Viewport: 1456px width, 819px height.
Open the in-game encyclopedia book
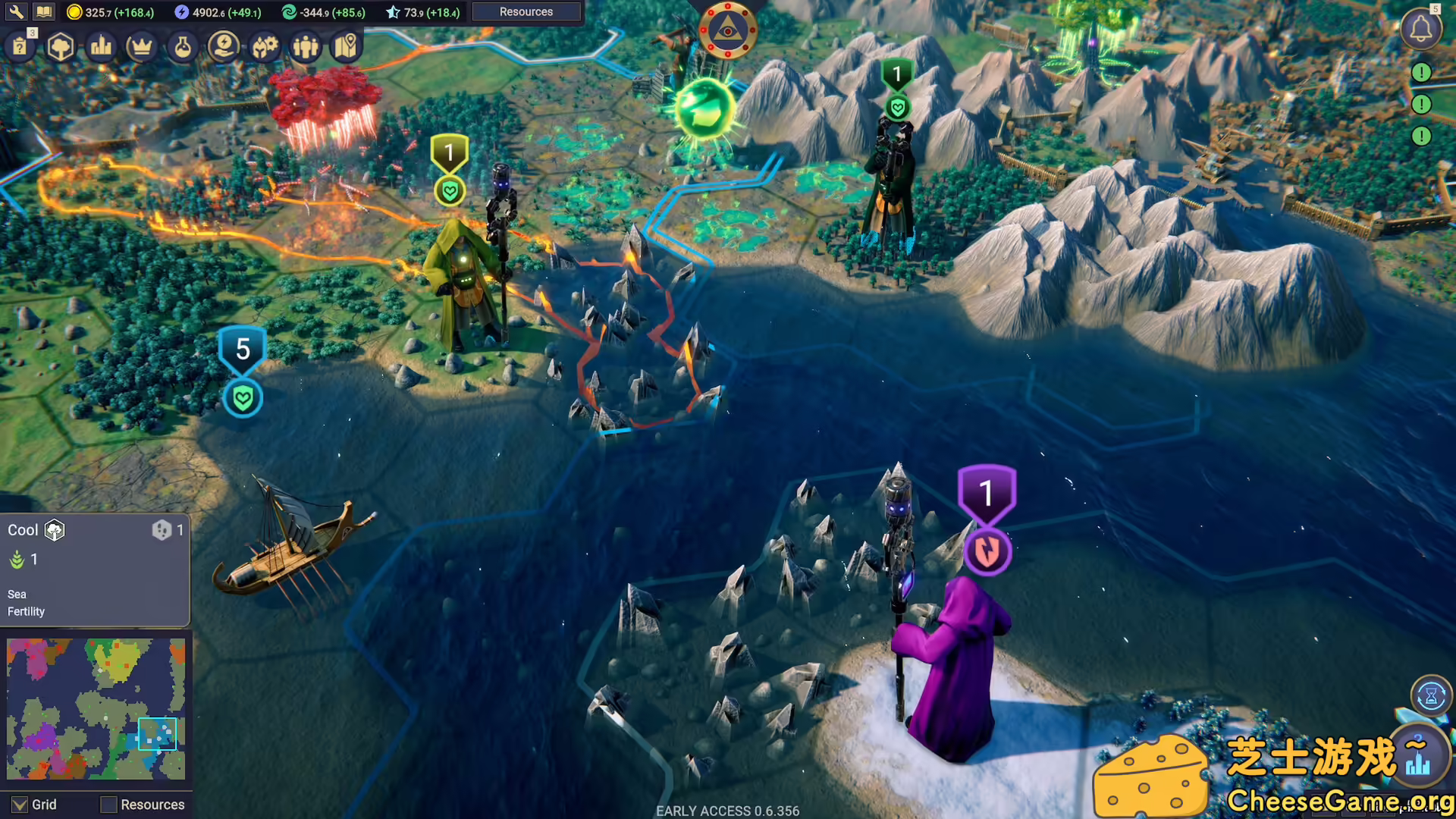click(43, 11)
